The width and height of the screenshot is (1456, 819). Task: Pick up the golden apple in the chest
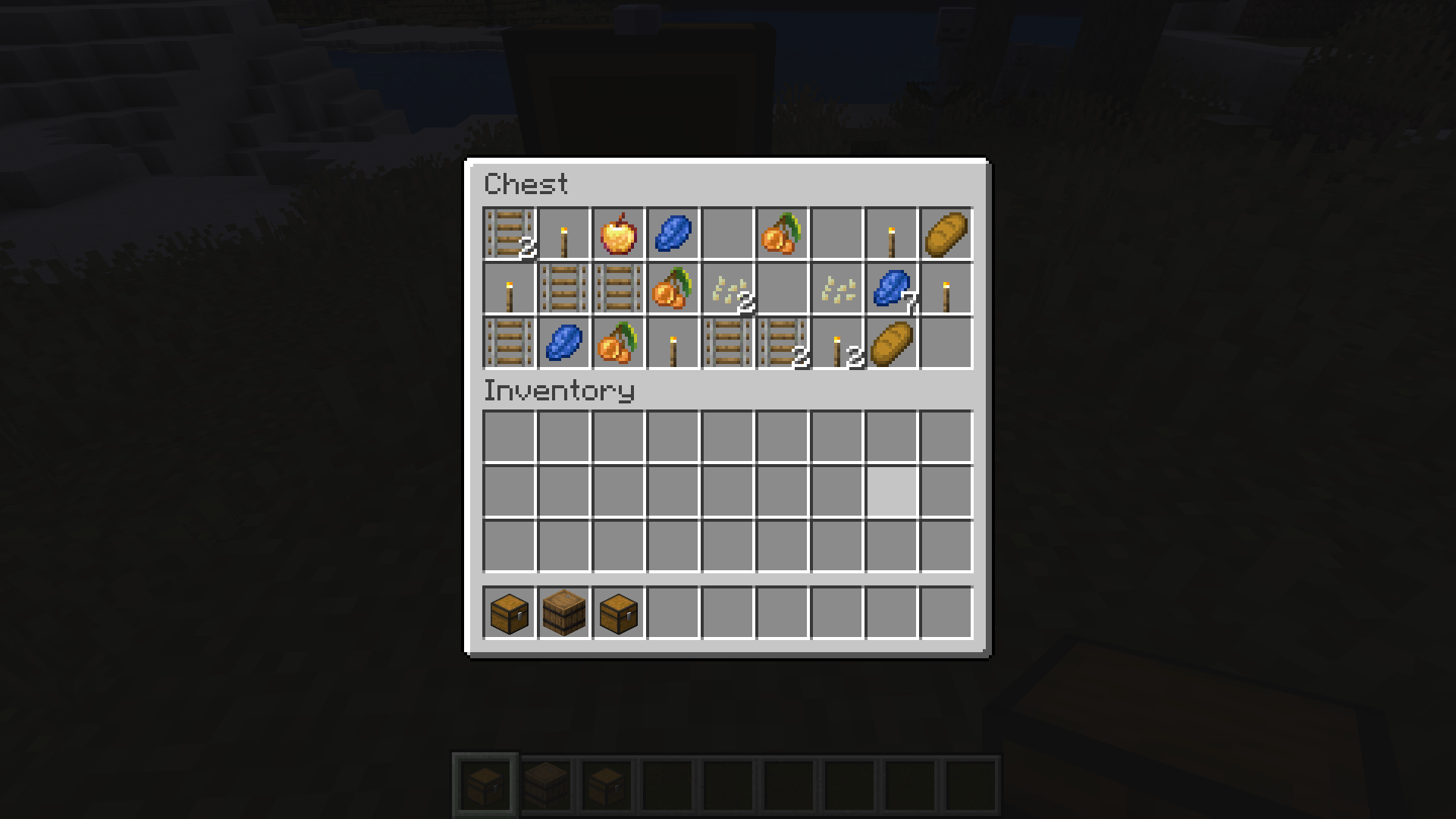[618, 233]
